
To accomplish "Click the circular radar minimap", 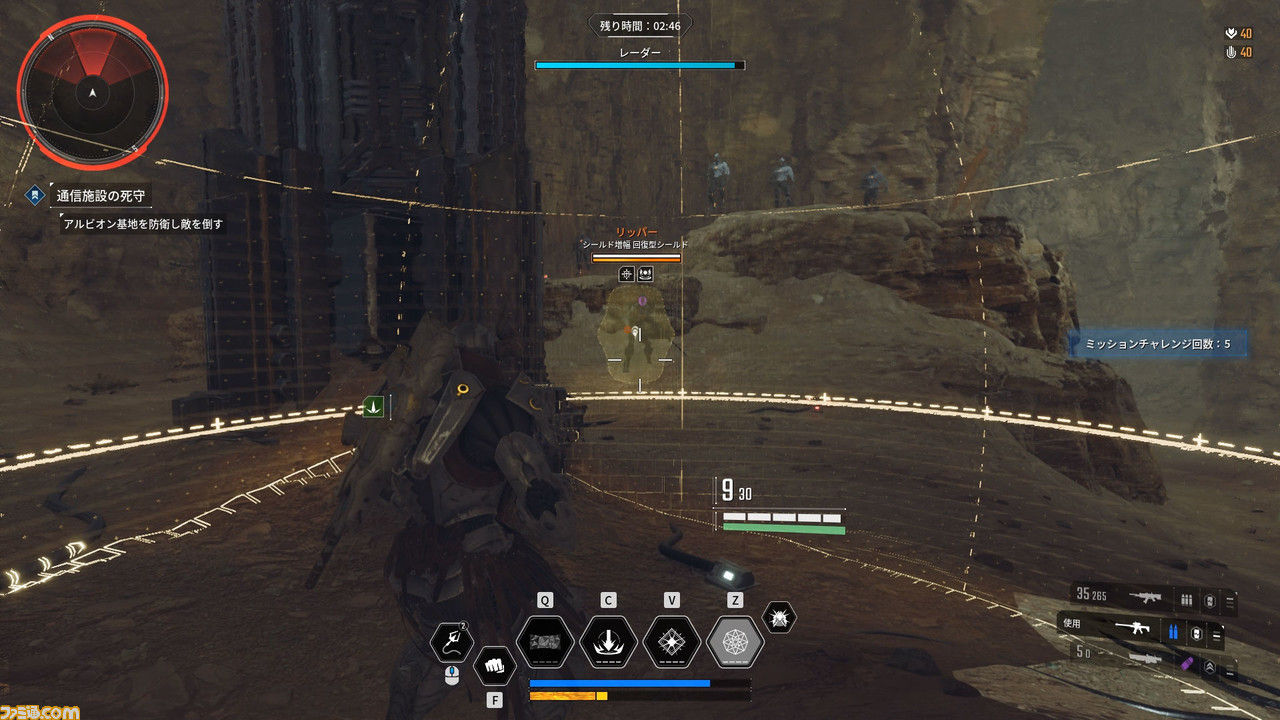I will pyautogui.click(x=92, y=90).
